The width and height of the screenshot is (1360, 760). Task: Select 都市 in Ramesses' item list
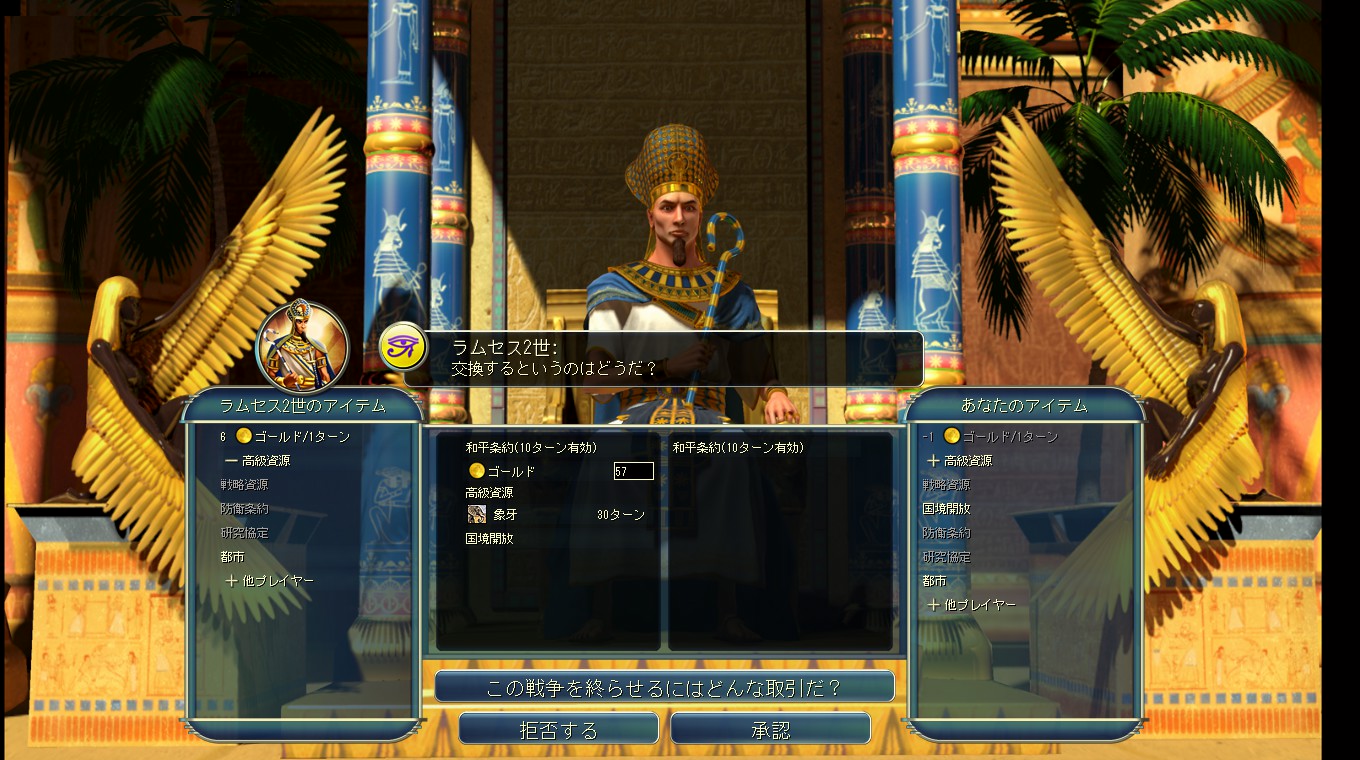tap(233, 557)
